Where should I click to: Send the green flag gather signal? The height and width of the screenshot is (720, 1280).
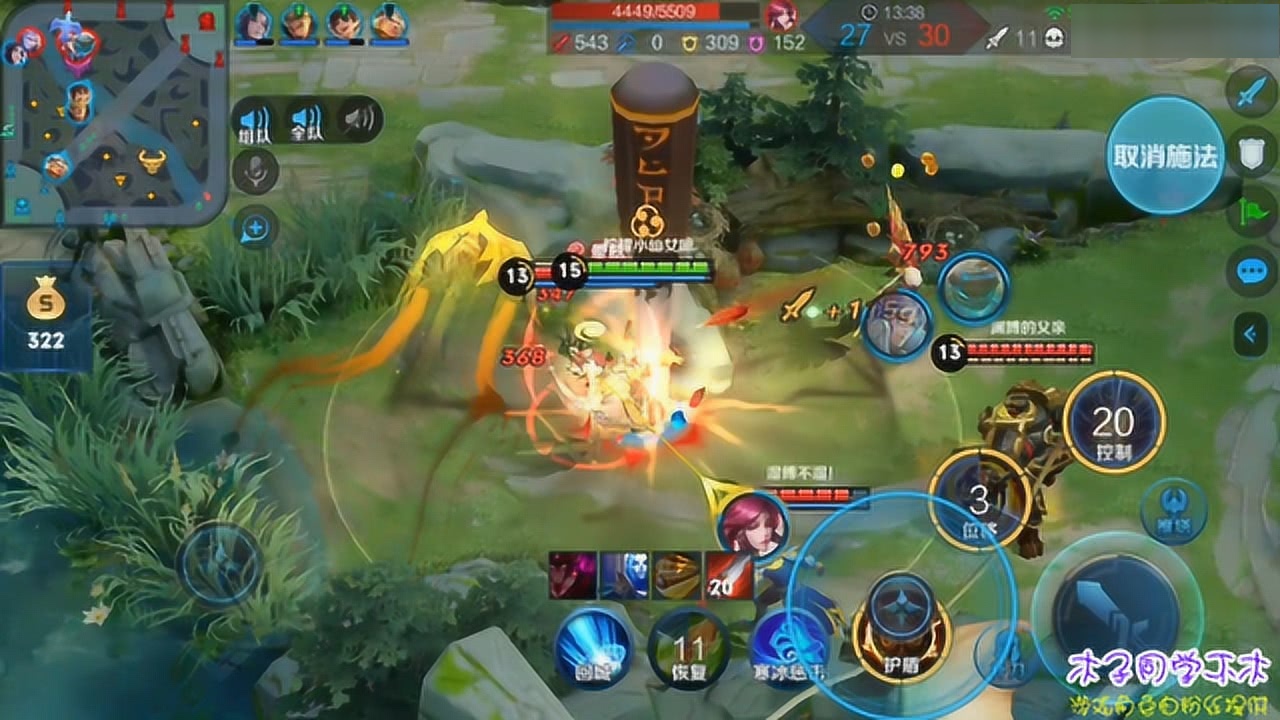point(1252,211)
